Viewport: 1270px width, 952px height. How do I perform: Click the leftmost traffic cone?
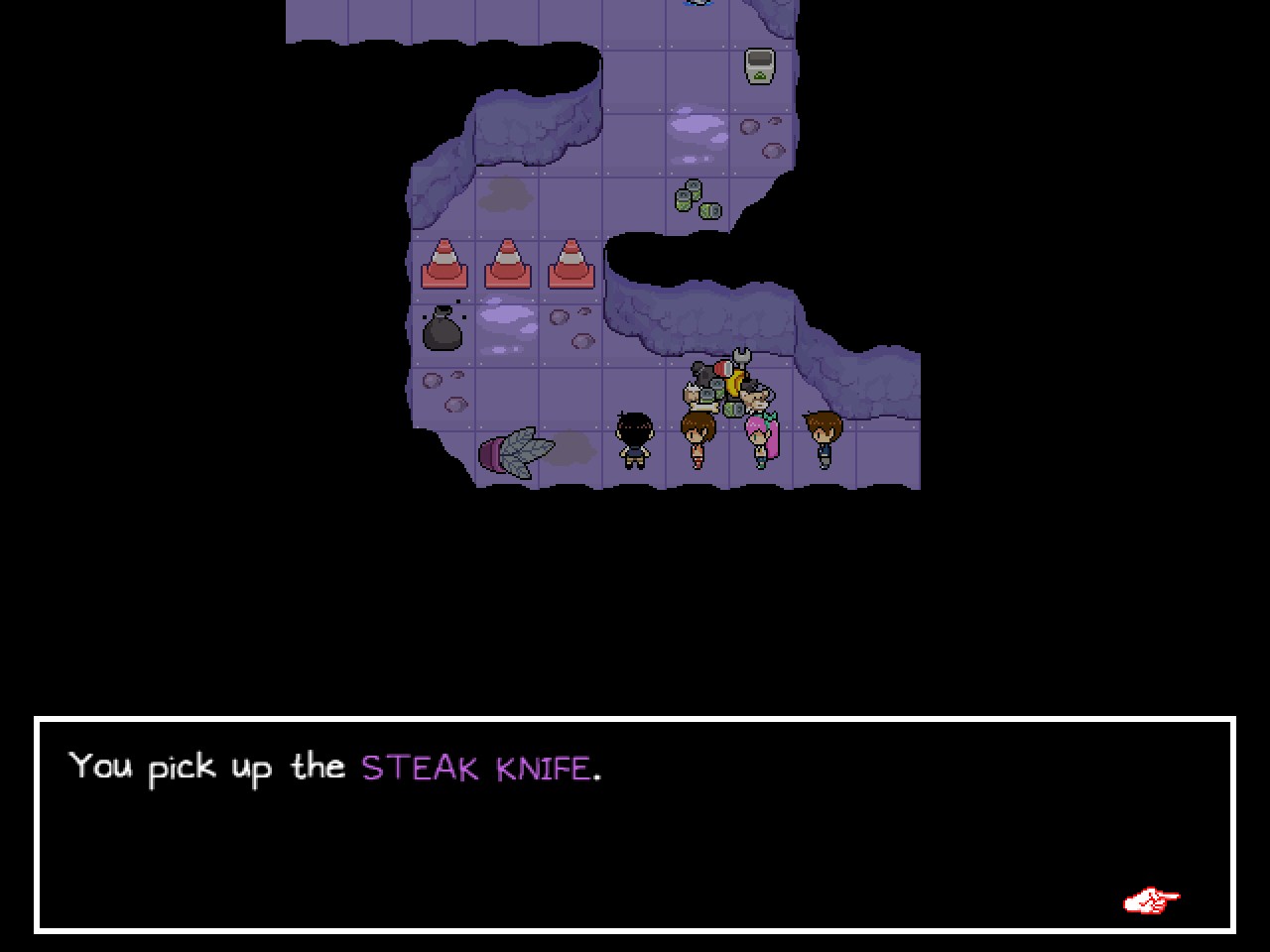(x=446, y=265)
